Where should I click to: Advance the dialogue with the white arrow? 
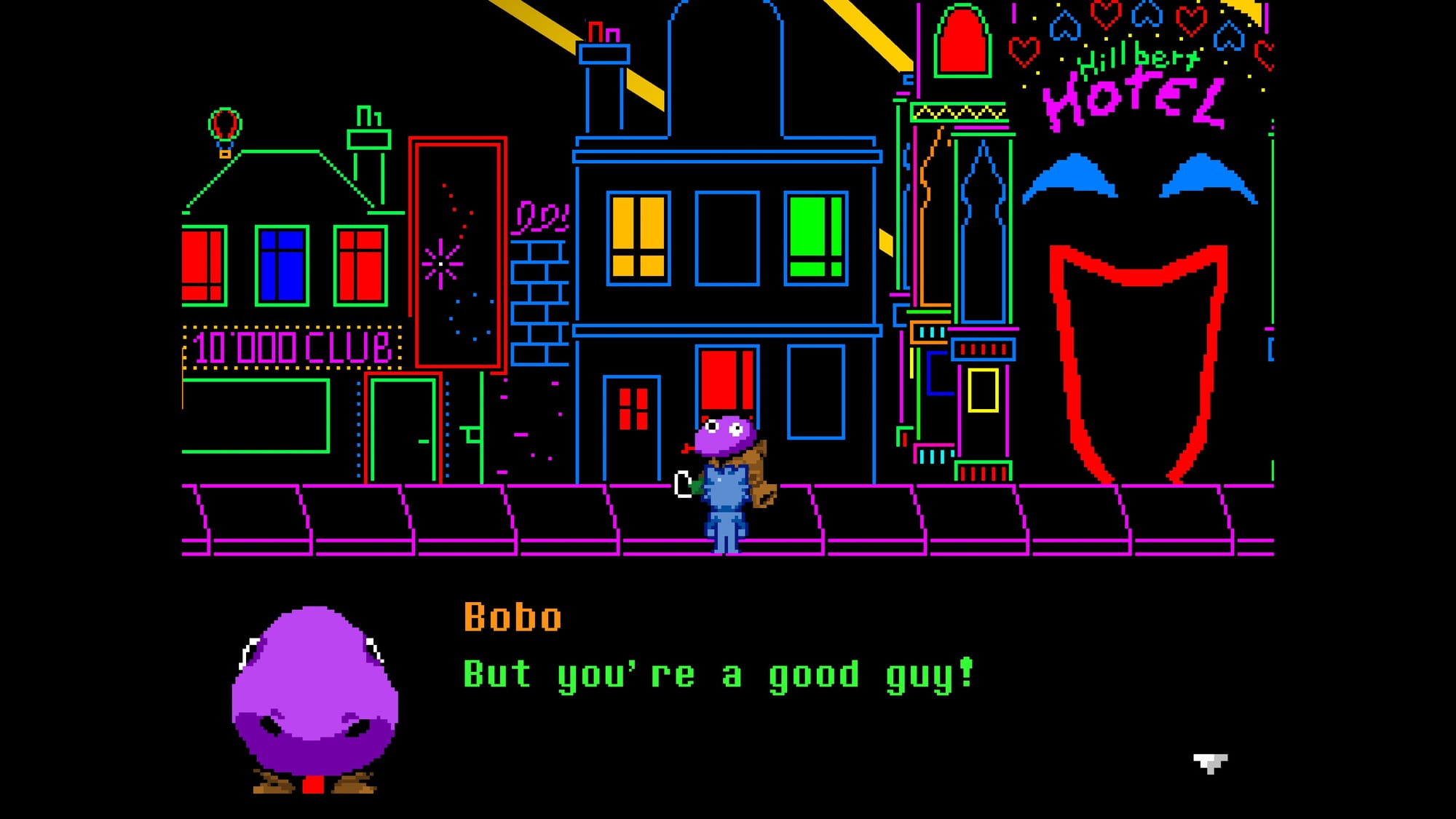pyautogui.click(x=1210, y=763)
